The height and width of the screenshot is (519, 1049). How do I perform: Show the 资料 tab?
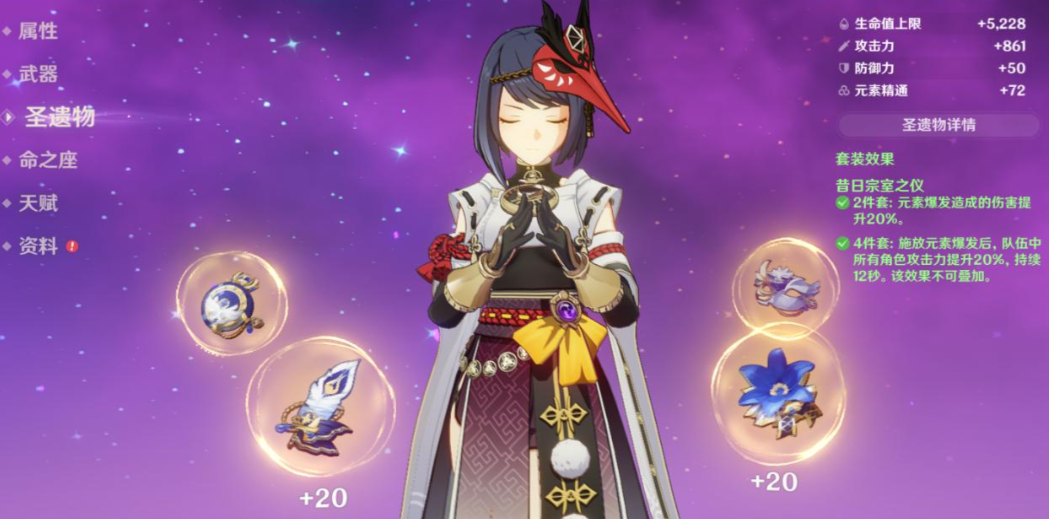tap(38, 246)
